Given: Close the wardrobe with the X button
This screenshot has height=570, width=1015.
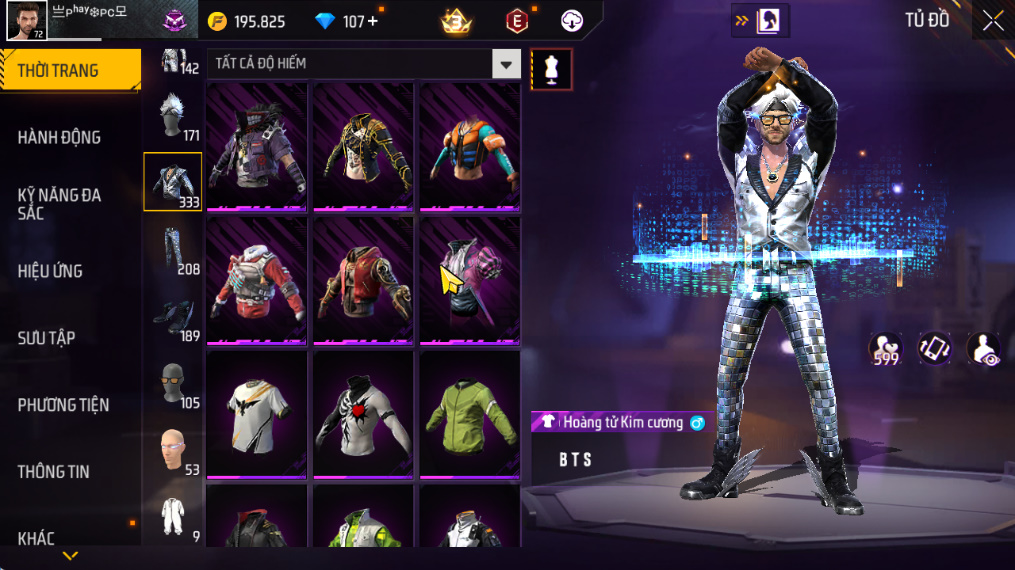Looking at the screenshot, I should 992,20.
